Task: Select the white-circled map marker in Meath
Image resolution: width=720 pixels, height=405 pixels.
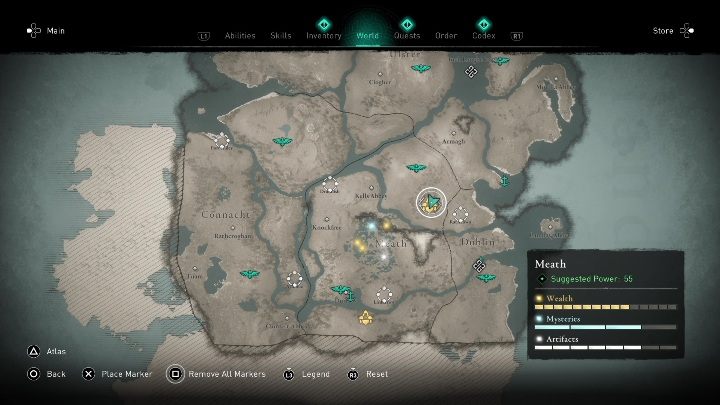Action: pos(432,202)
